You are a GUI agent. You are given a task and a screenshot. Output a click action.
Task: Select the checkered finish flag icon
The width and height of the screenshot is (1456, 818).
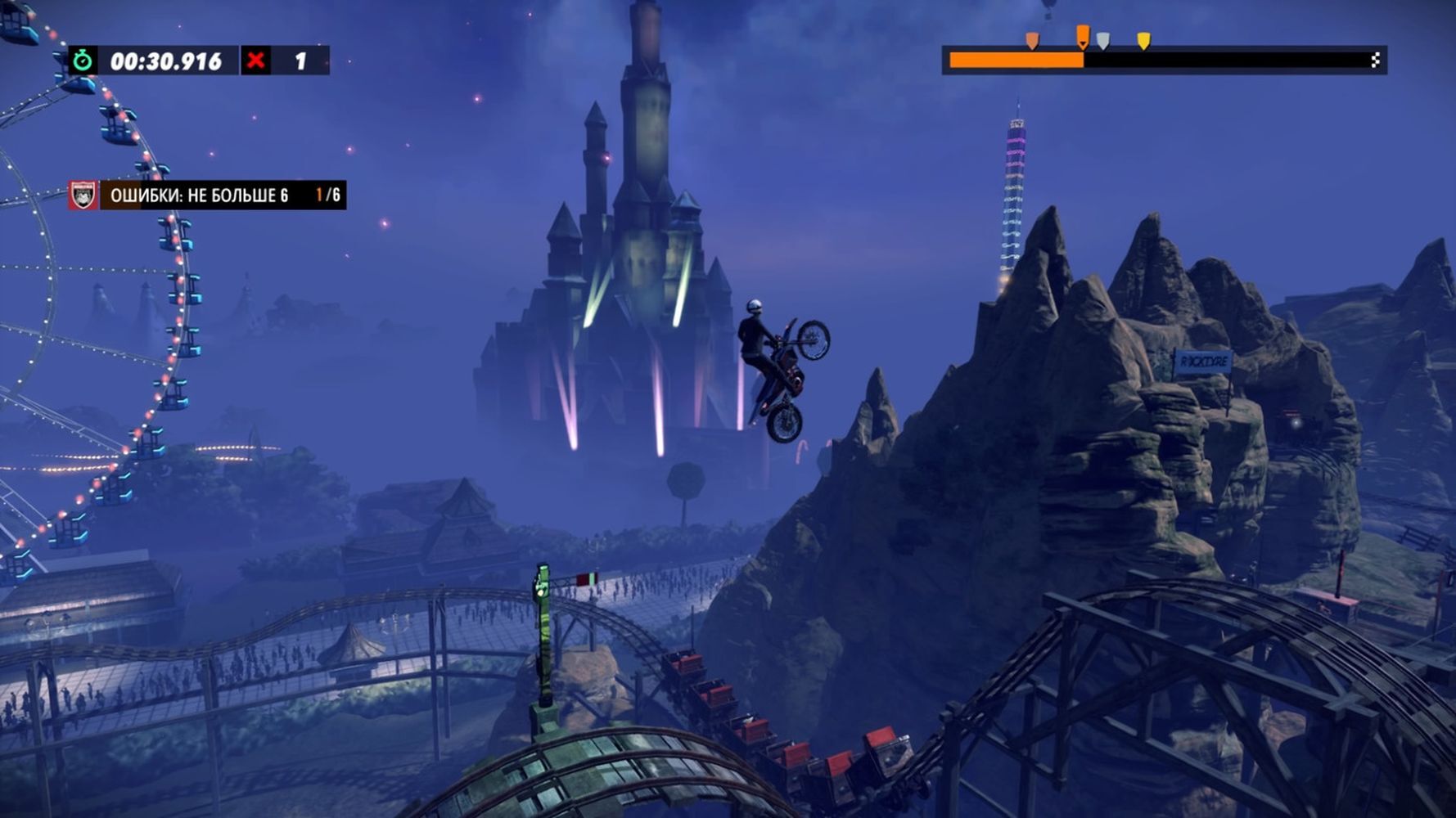1375,60
